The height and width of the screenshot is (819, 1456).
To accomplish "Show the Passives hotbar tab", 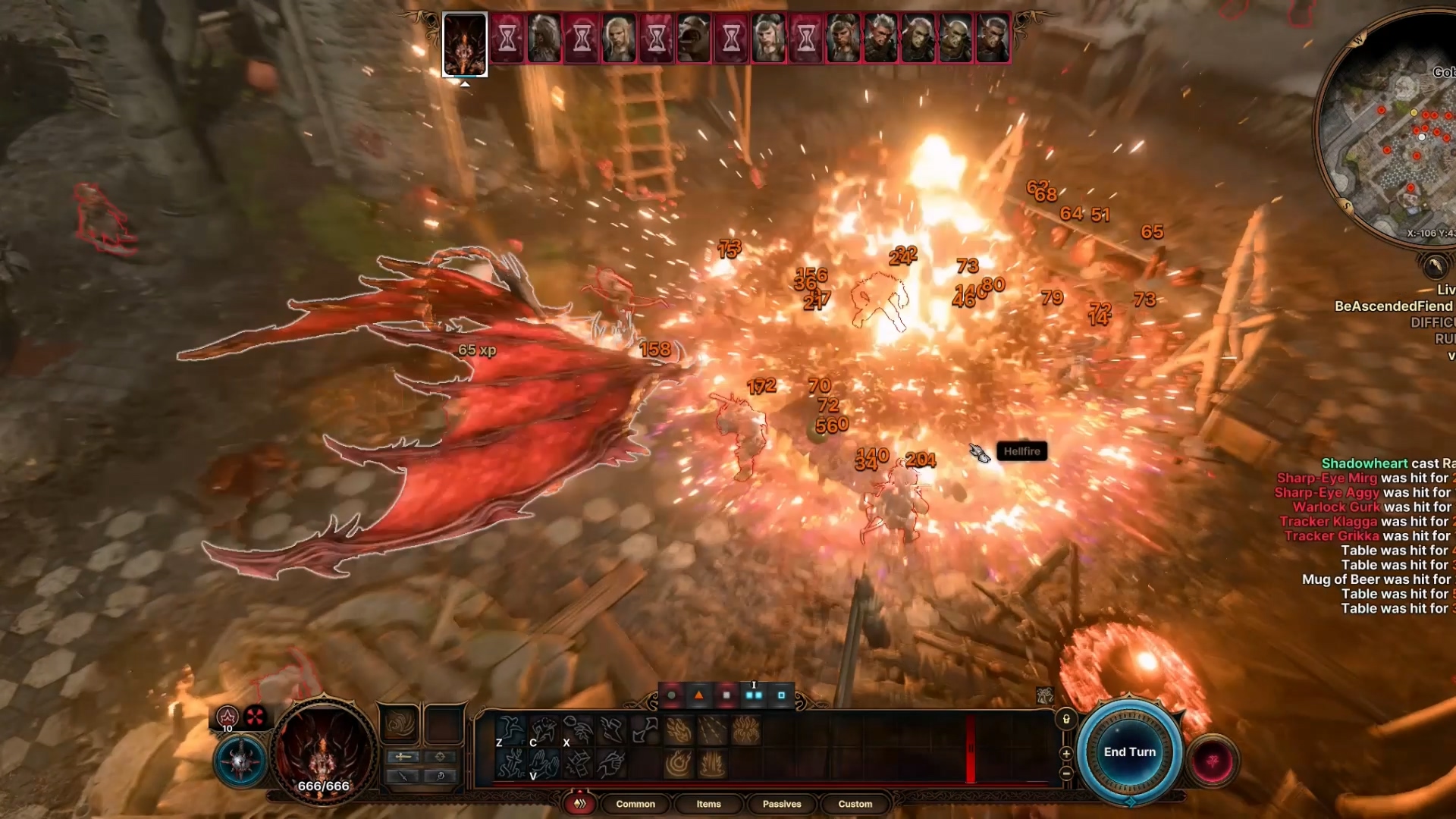I will [x=781, y=804].
